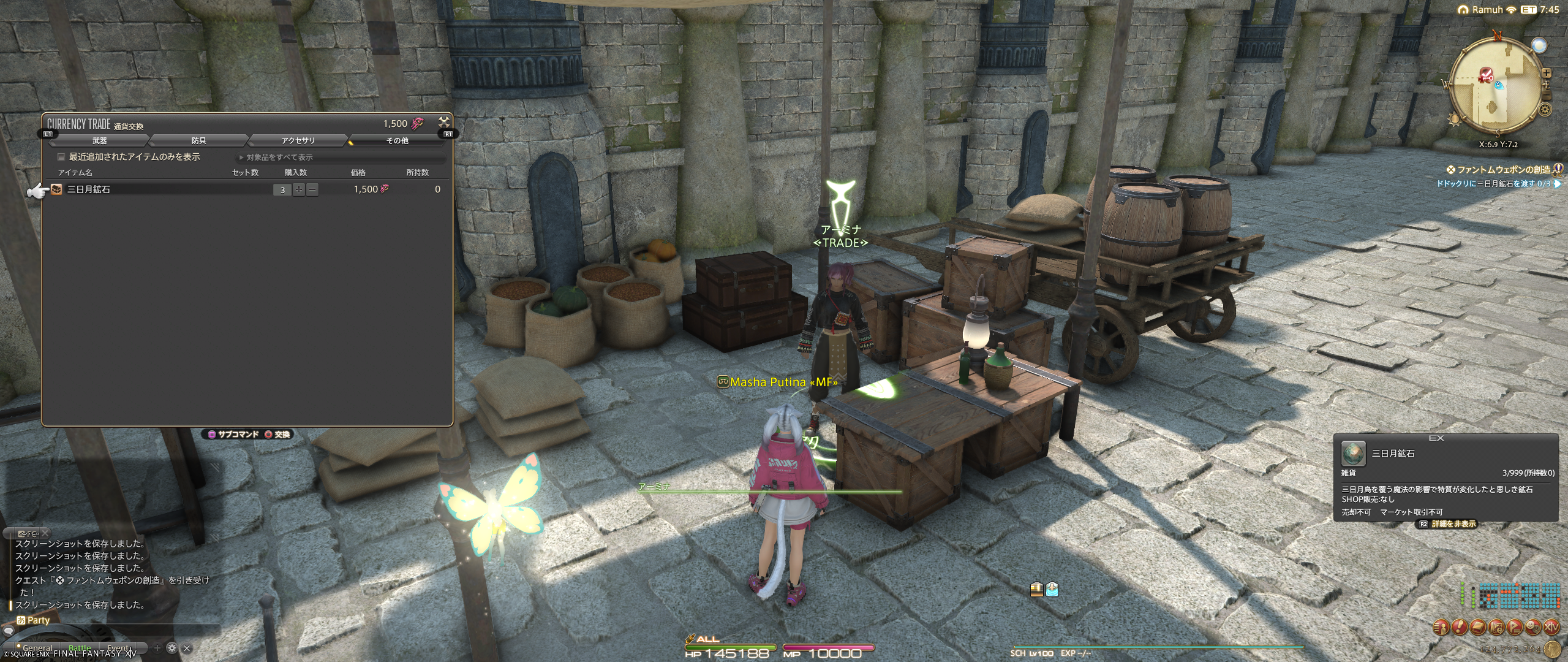Screen dimensions: 1568x662
Task: Open the 防具 armor tab
Action: pos(199,141)
